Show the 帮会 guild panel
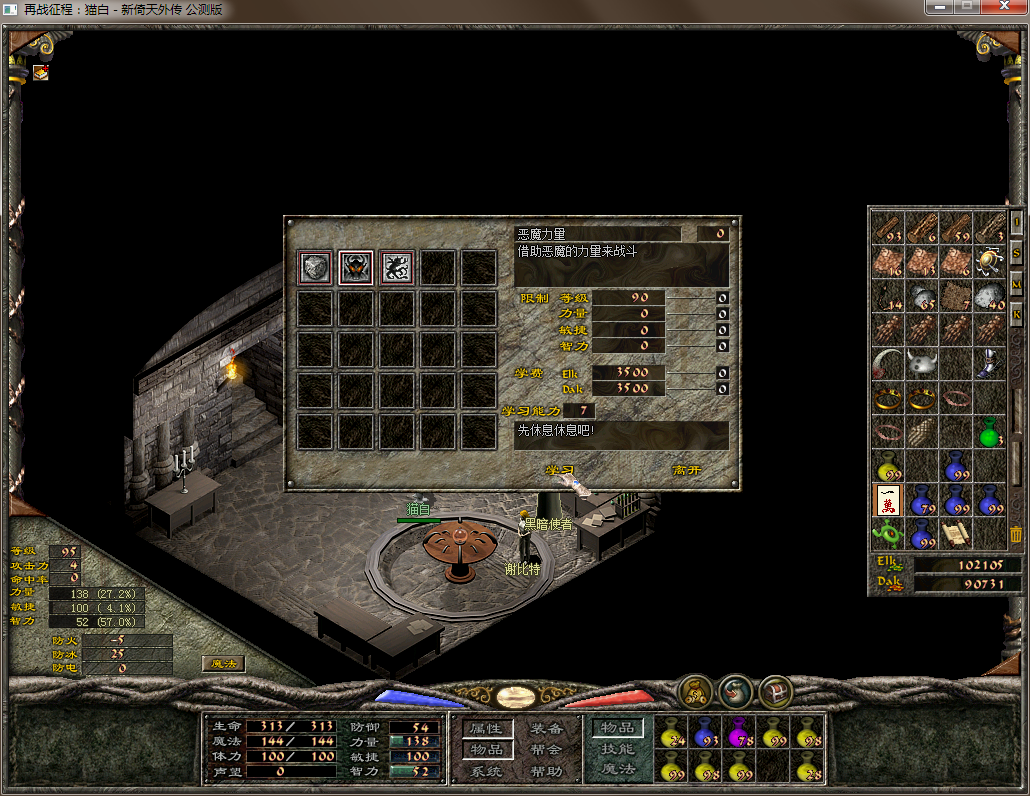1030x796 pixels. 547,750
